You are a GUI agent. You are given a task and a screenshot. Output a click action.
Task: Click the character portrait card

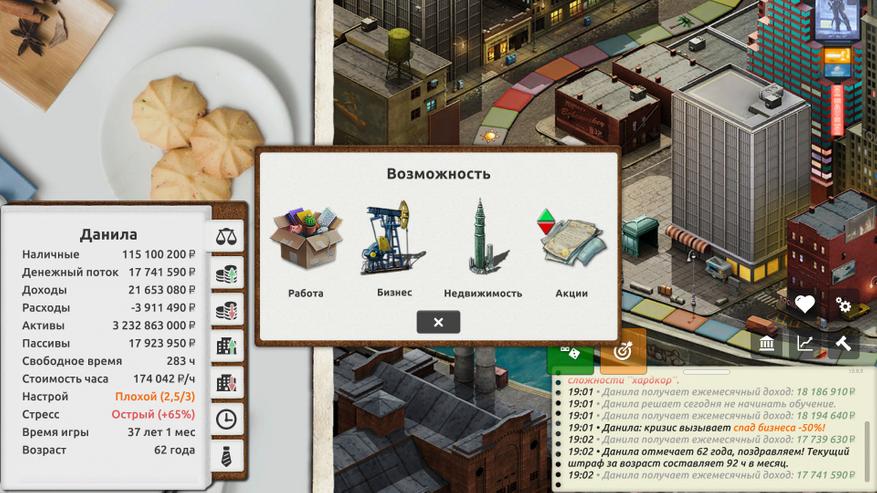836,22
